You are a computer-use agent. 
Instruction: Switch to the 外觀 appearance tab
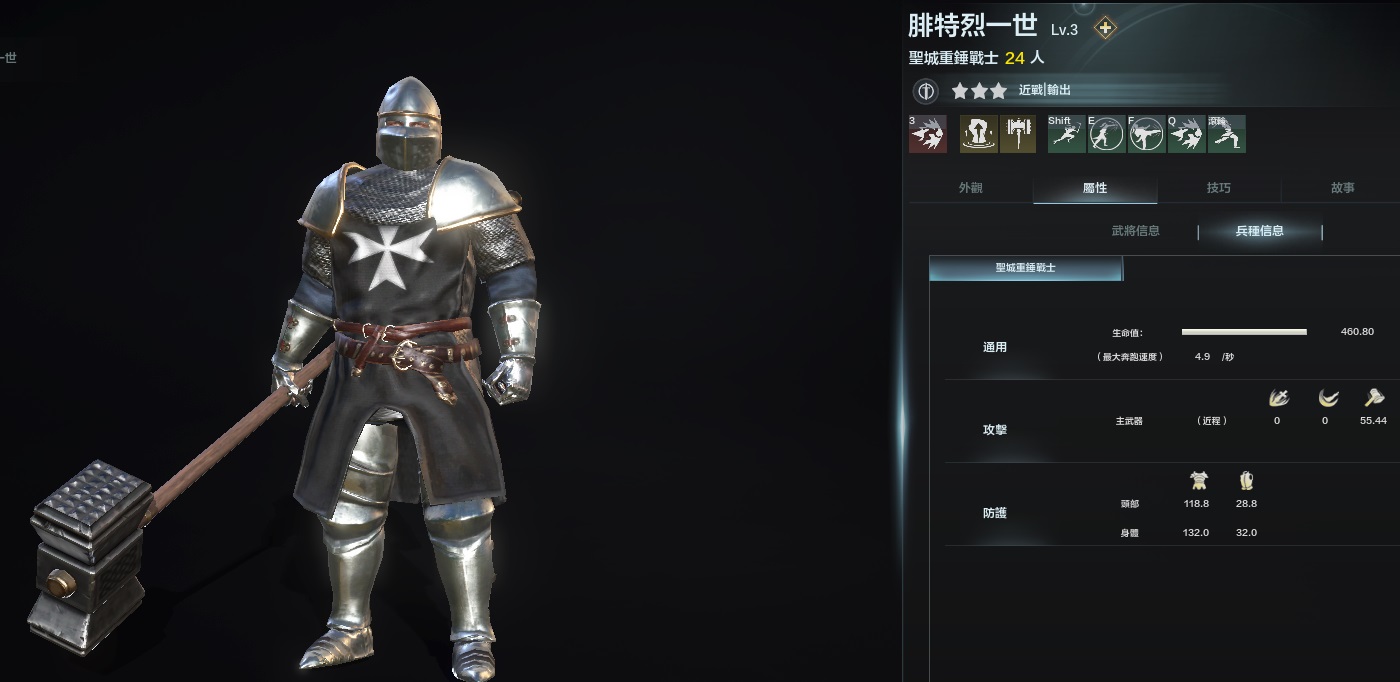pyautogui.click(x=970, y=188)
